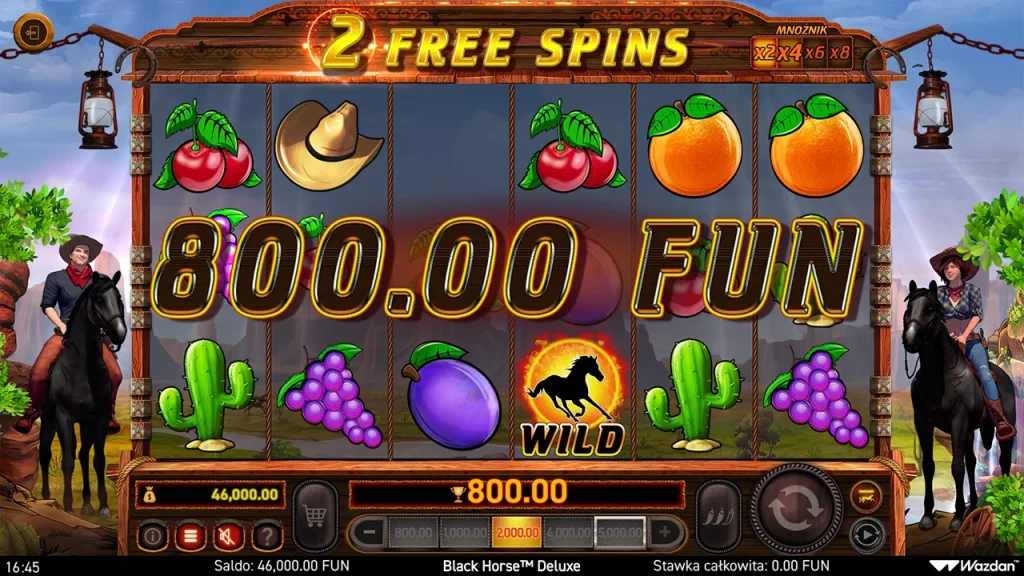Open the shopping cart buy feature
This screenshot has height=576, width=1024.
point(315,516)
